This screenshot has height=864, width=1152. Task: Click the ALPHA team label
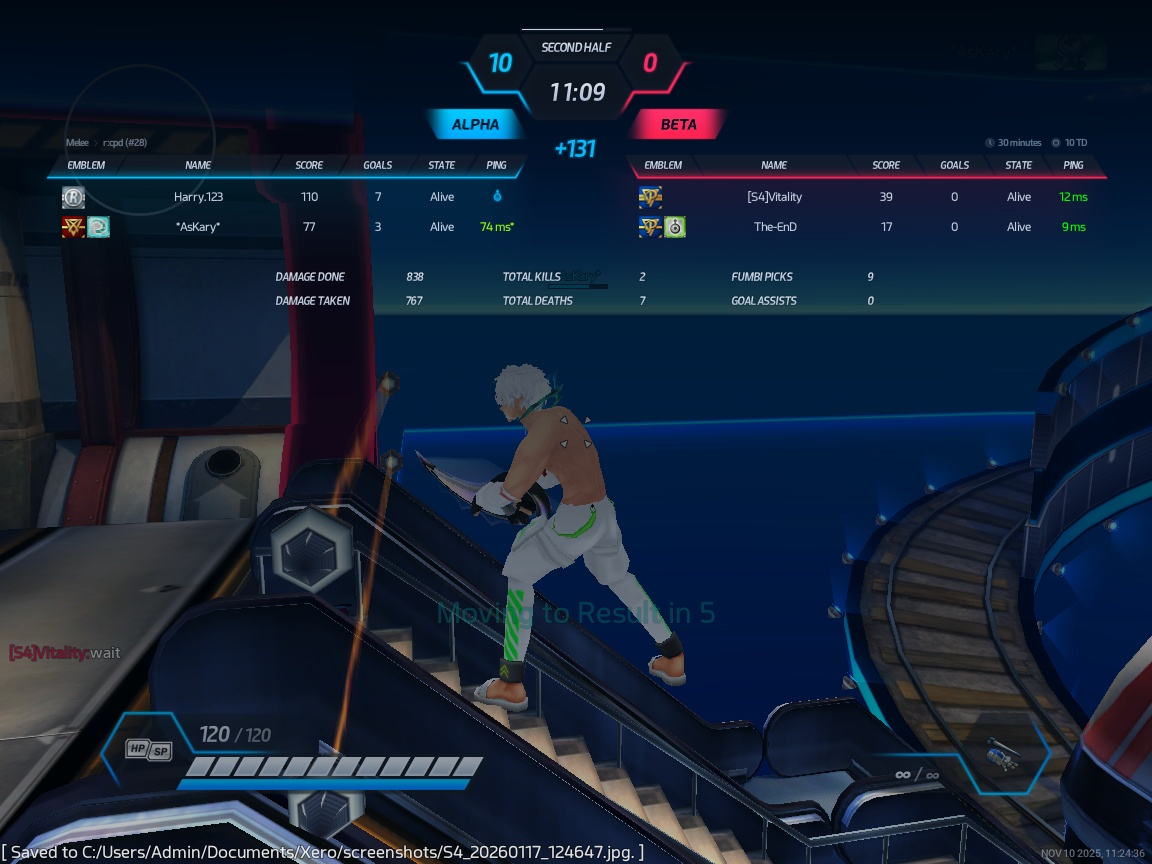476,125
